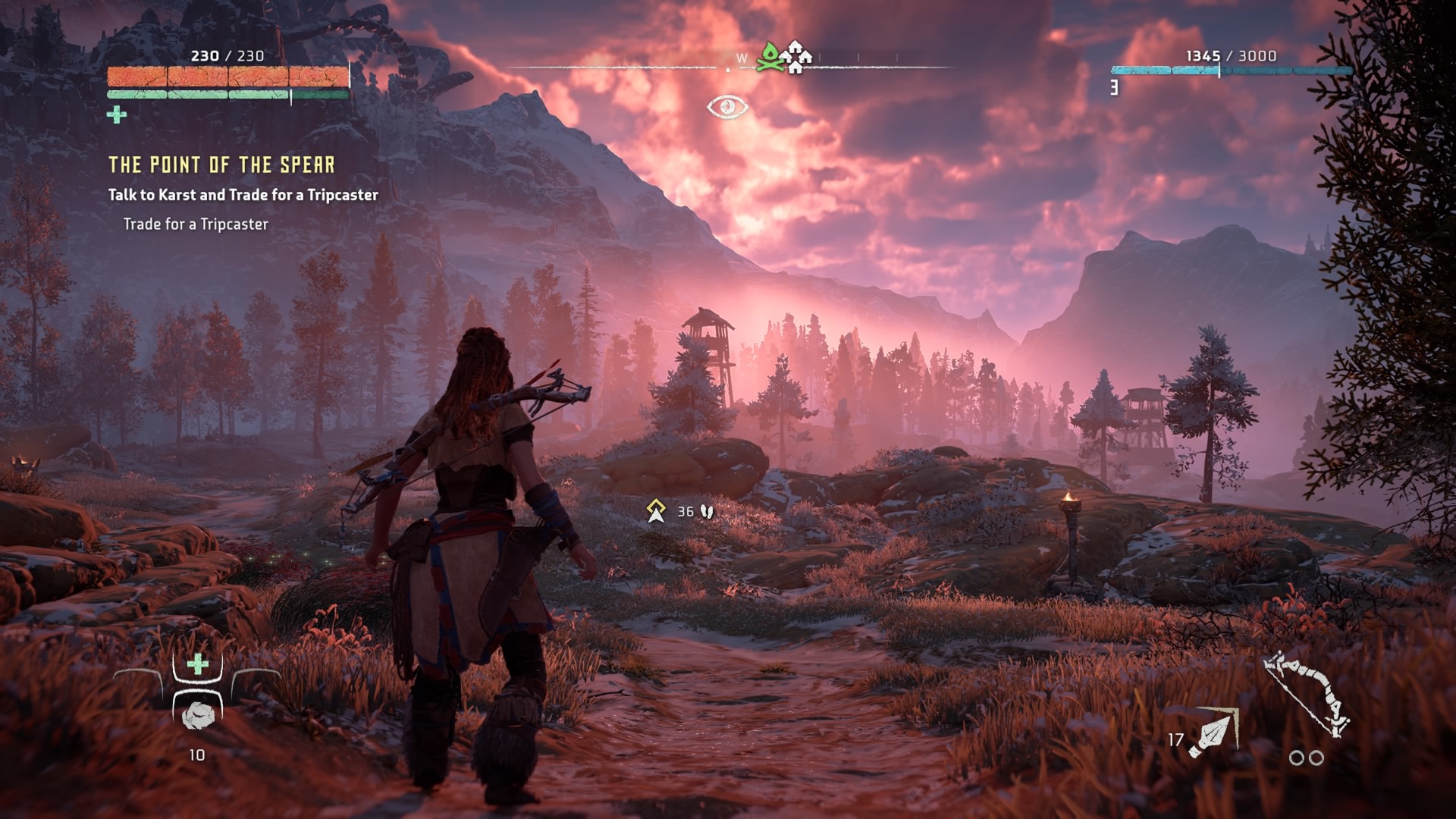Select the rock item slot

pyautogui.click(x=198, y=714)
